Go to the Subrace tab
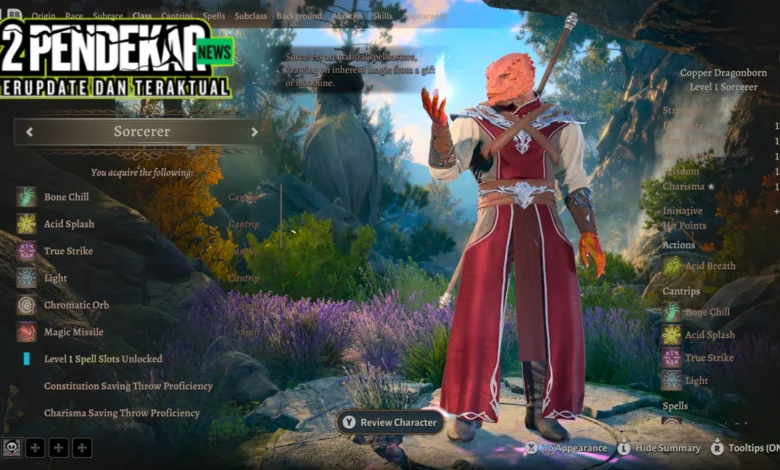Image resolution: width=780 pixels, height=470 pixels. pyautogui.click(x=107, y=16)
